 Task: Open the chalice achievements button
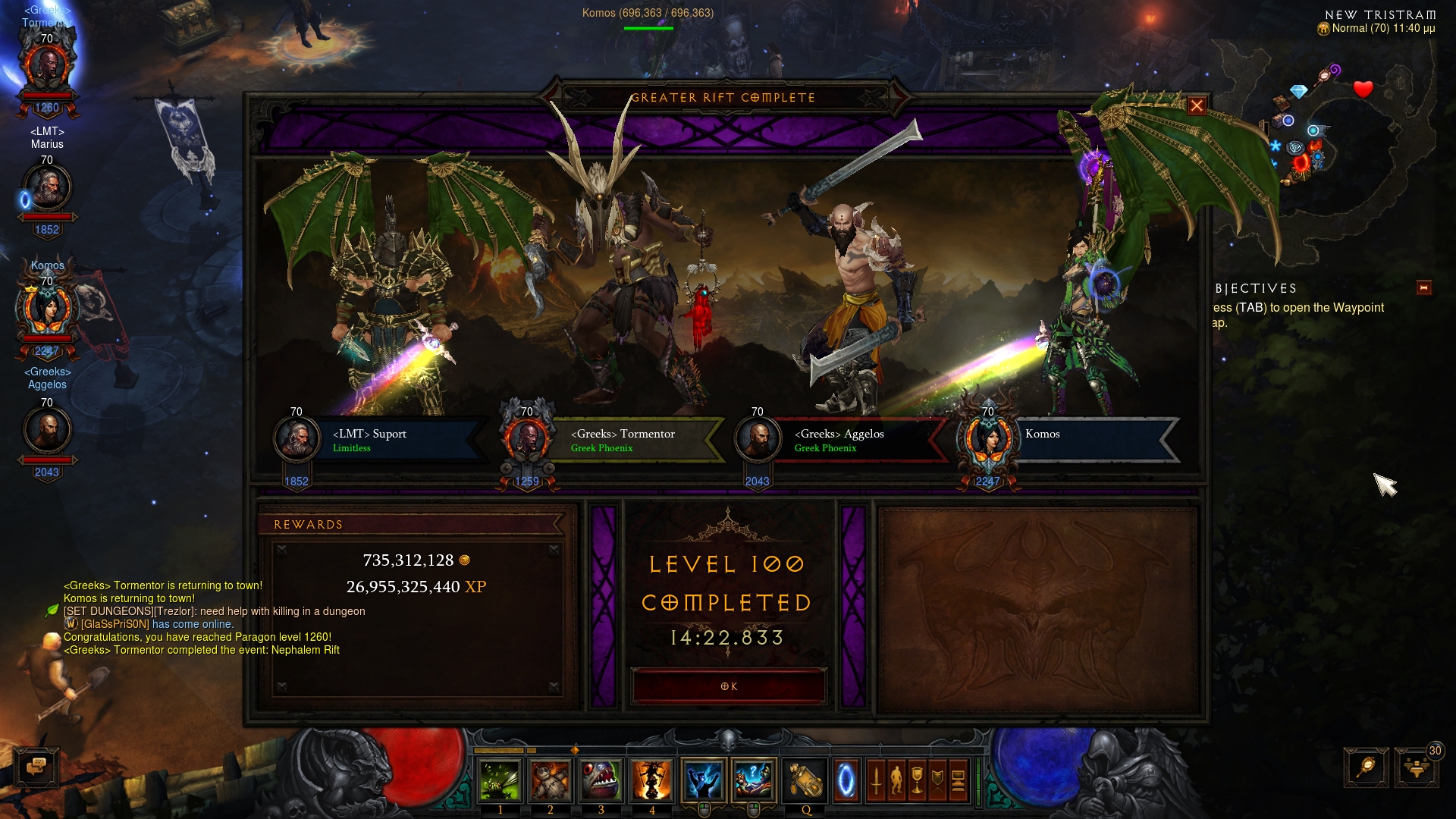917,780
